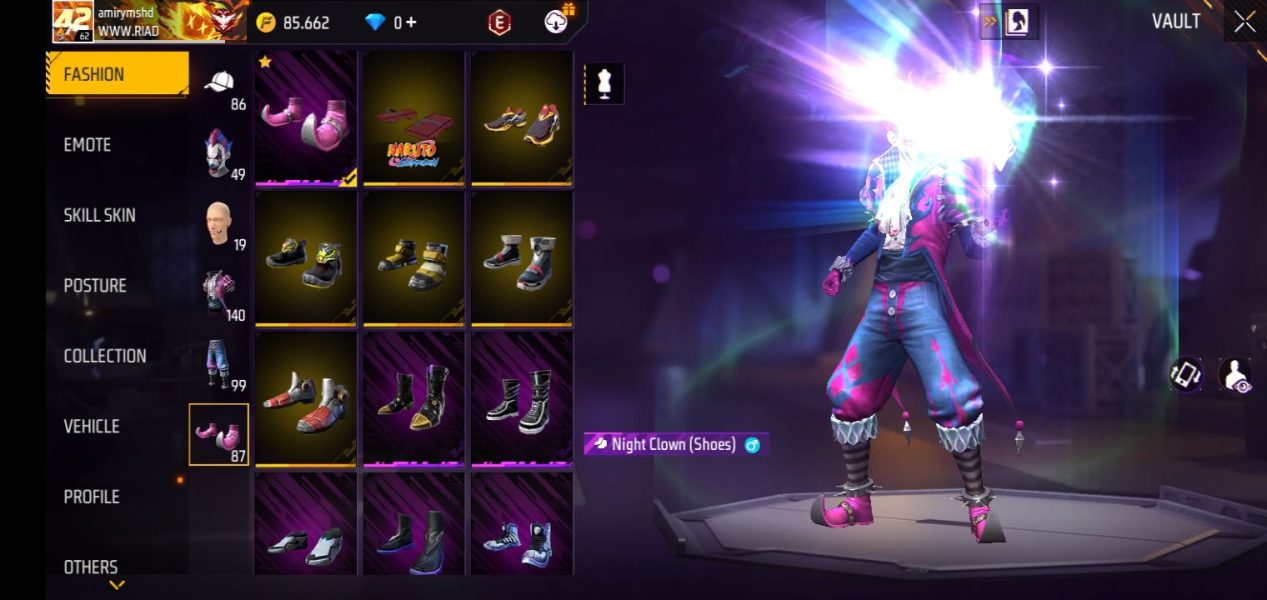The image size is (1267, 600).
Task: Open the Collection tab
Action: pyautogui.click(x=105, y=356)
